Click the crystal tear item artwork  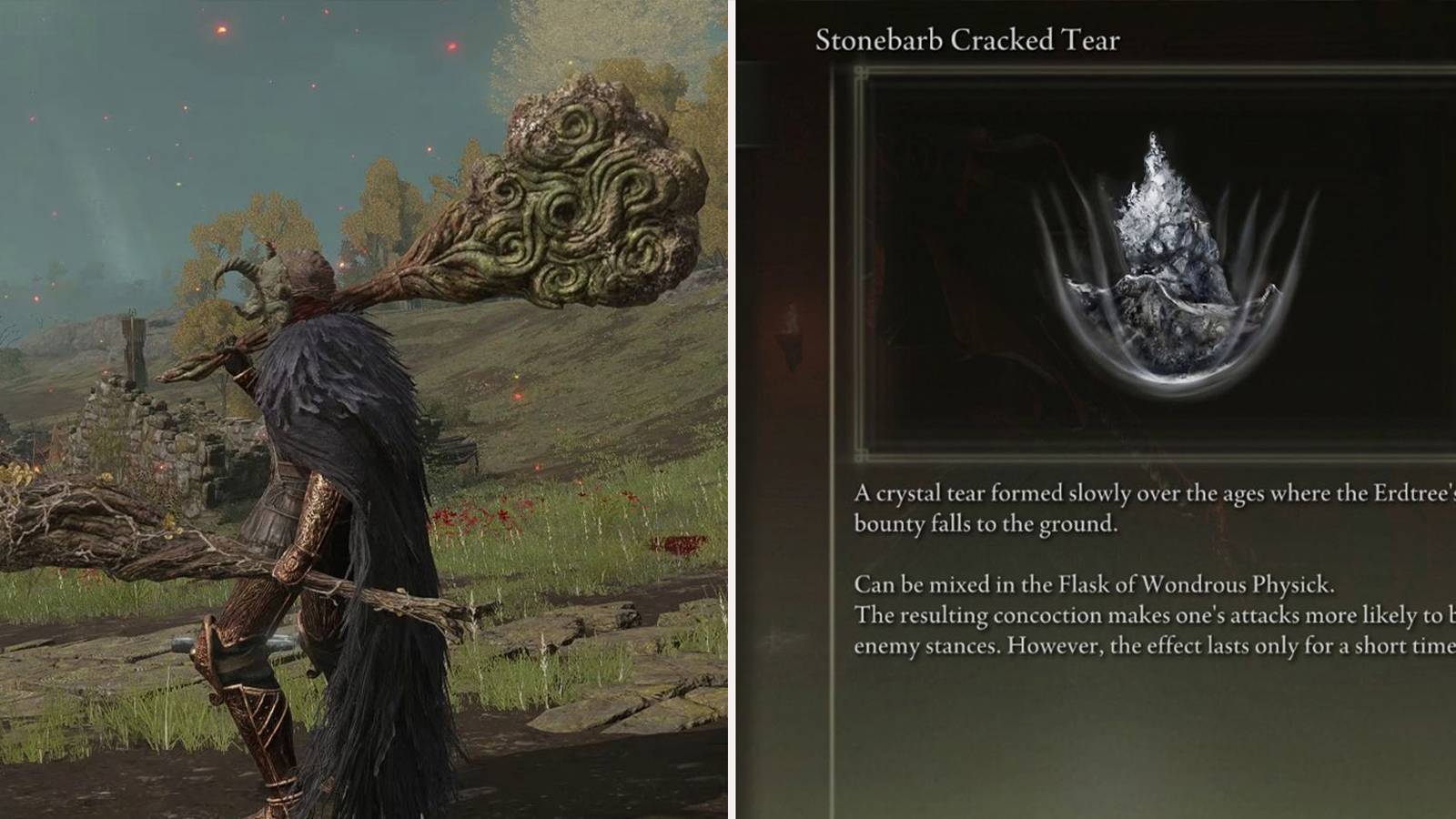point(1174,273)
